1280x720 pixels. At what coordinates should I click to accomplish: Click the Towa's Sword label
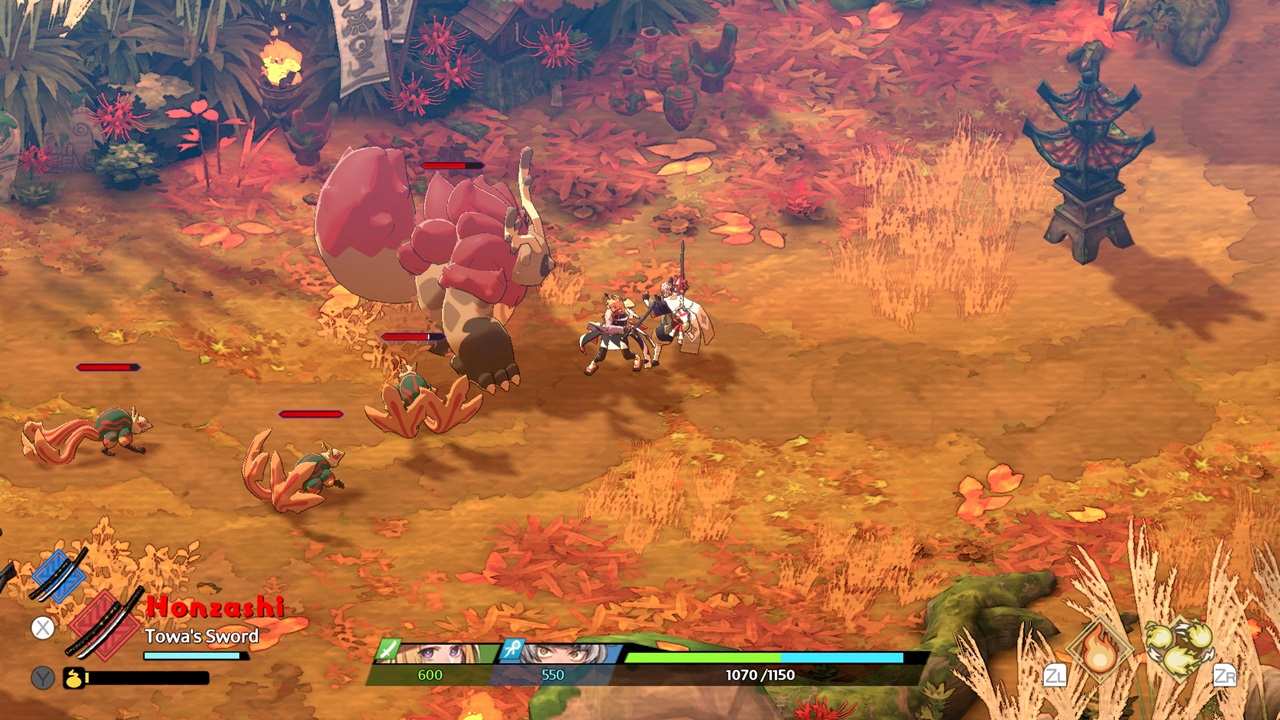(203, 636)
